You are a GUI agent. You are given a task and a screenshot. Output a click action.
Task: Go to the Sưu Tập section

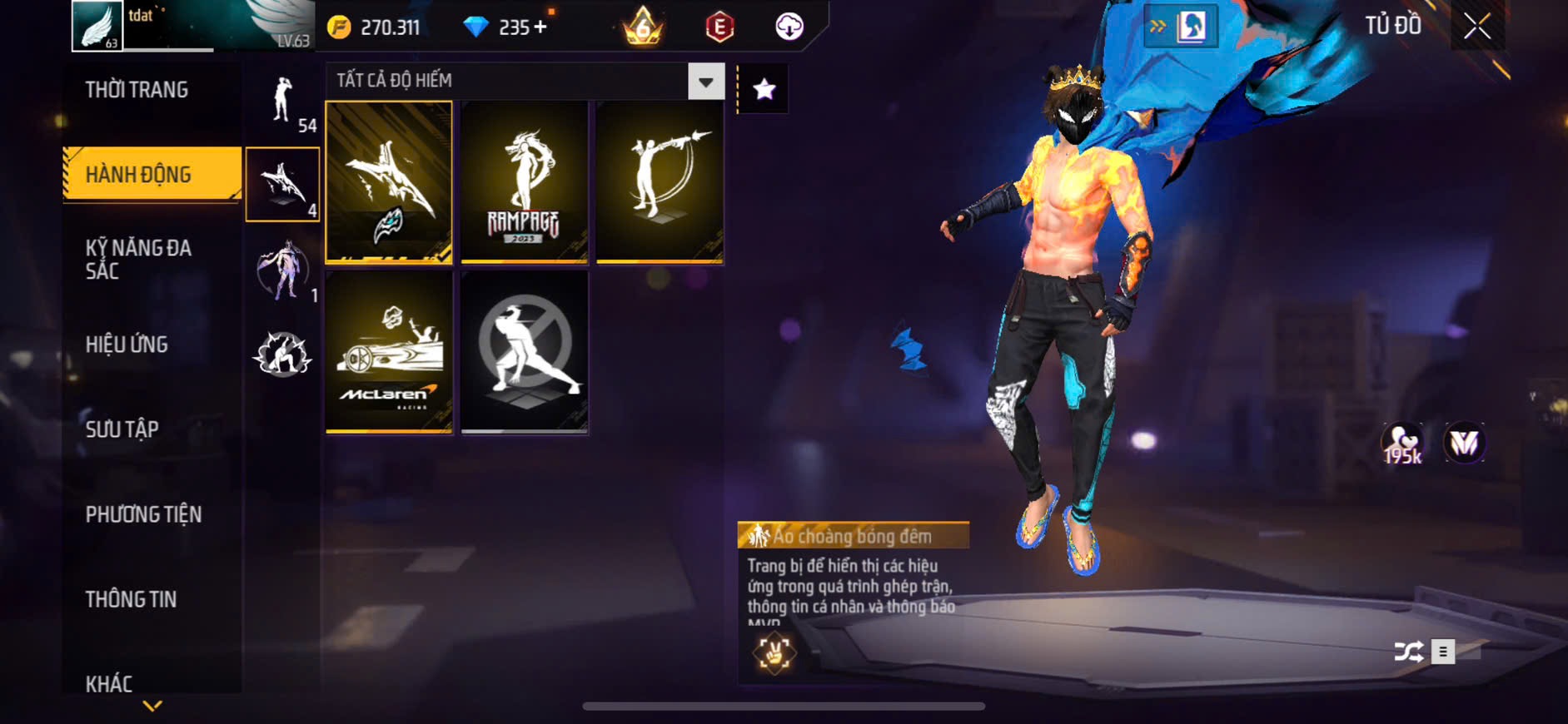tap(122, 429)
